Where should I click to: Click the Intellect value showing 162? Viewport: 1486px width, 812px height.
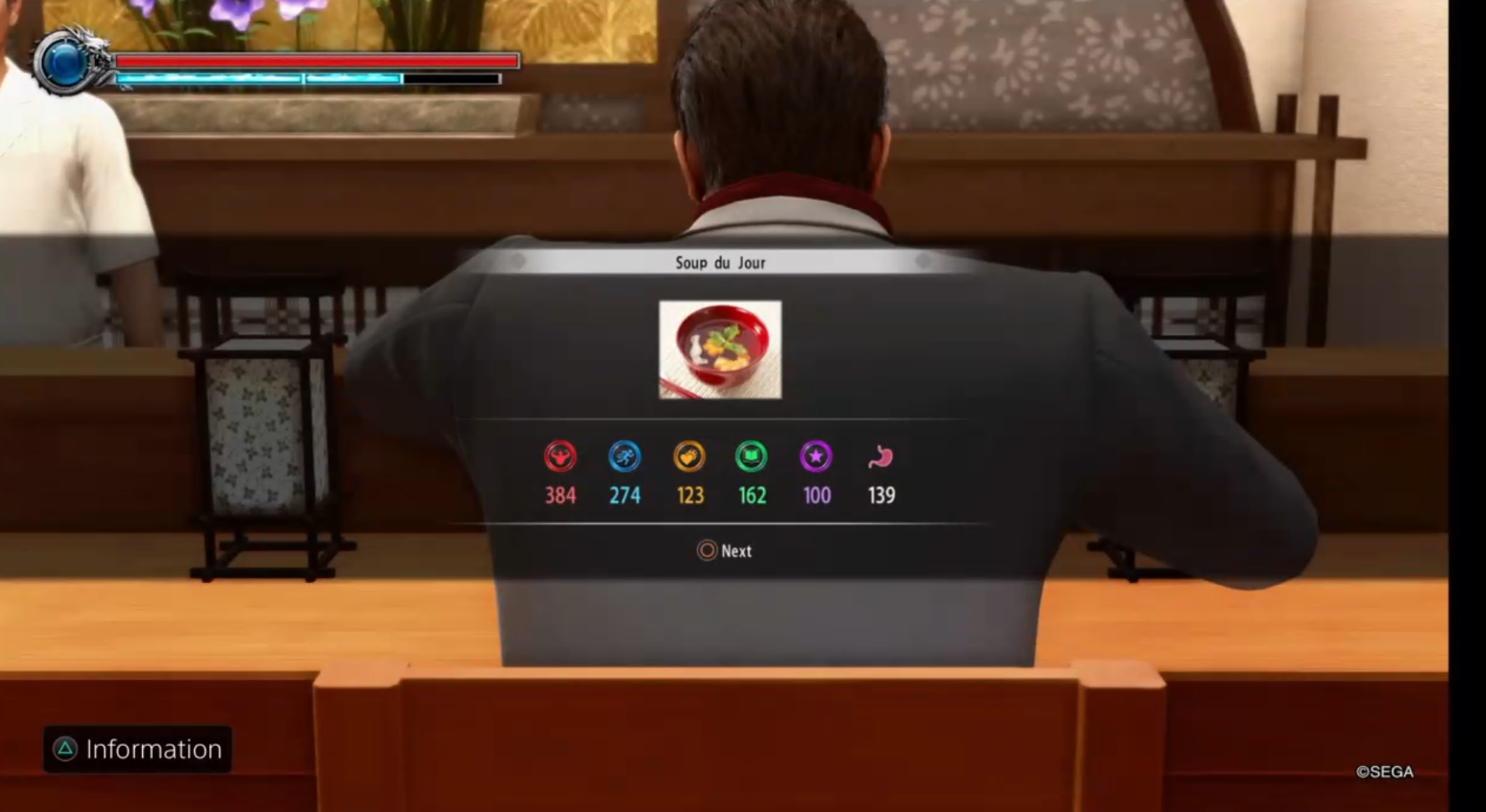751,495
